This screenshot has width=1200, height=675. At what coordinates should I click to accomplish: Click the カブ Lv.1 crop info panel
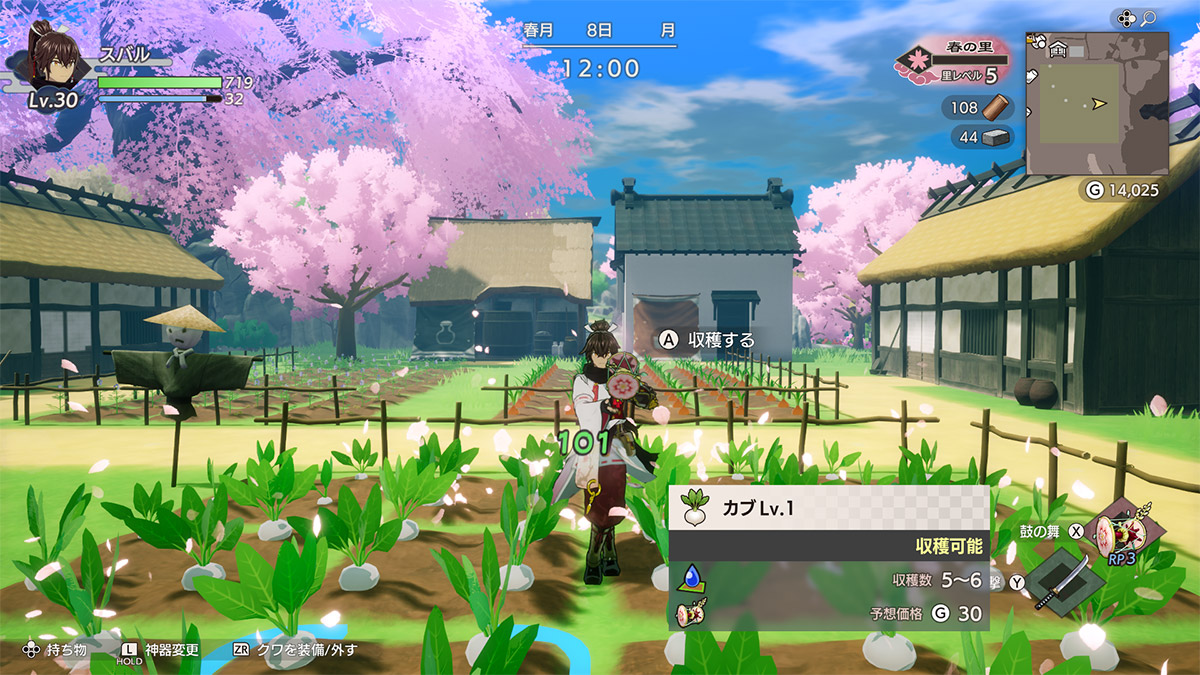point(828,558)
